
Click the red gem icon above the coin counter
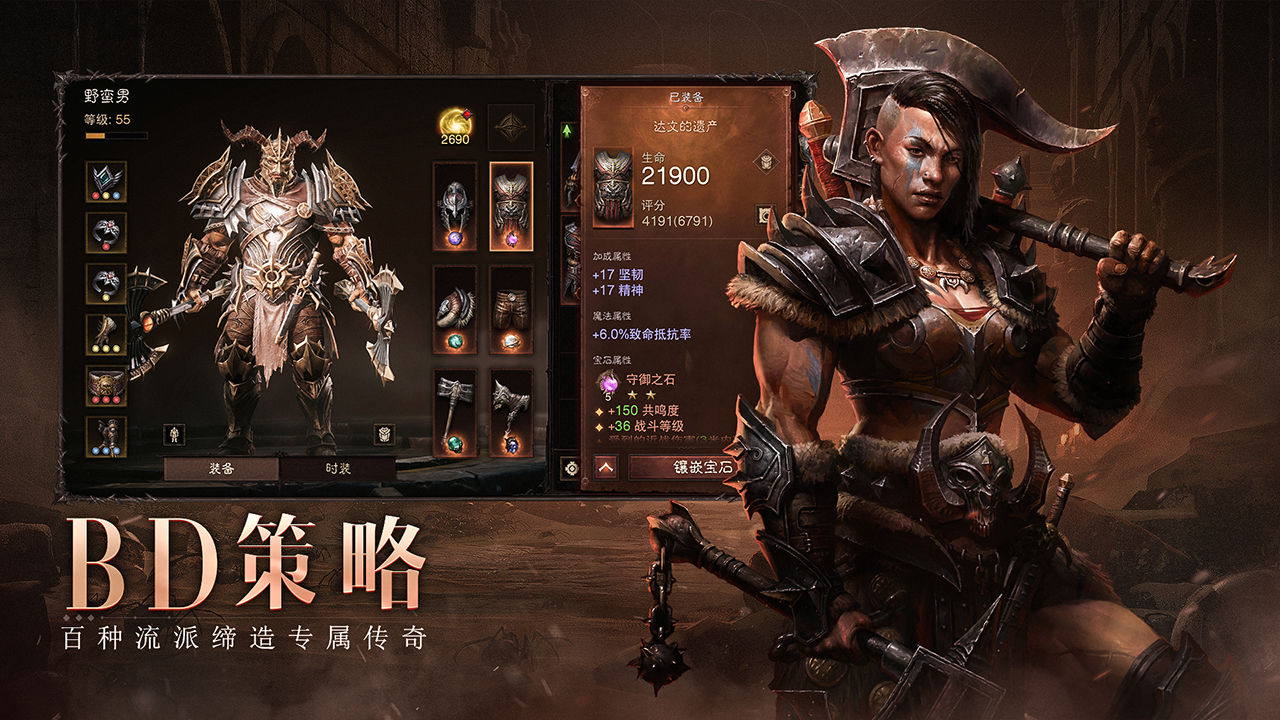pyautogui.click(x=465, y=112)
